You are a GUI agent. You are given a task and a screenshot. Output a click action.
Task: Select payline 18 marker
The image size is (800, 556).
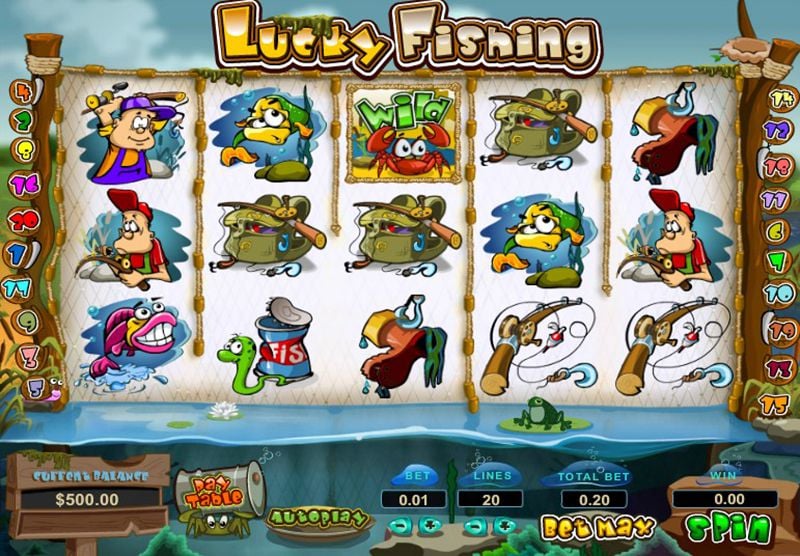(x=777, y=167)
